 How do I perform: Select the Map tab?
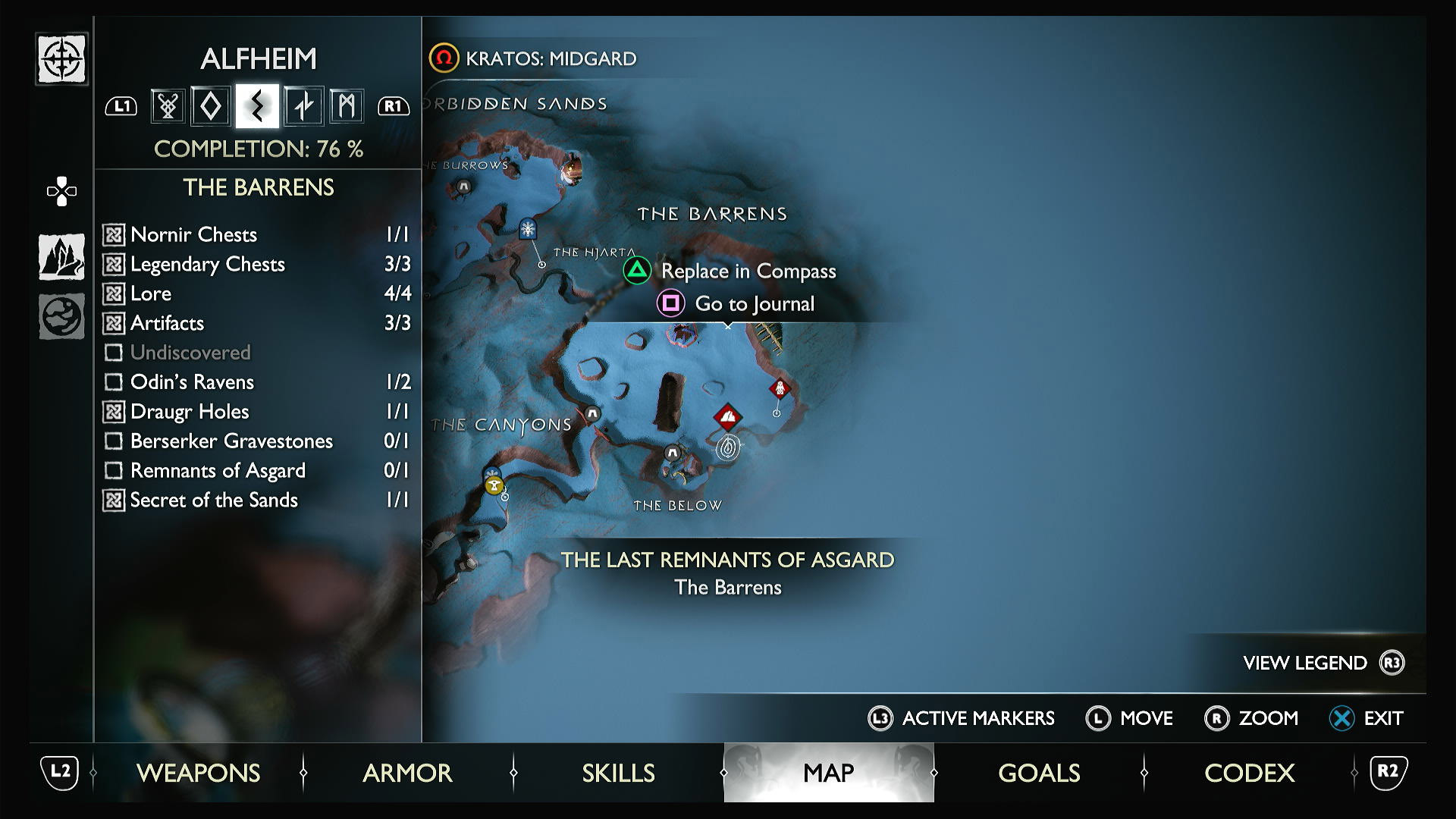(x=828, y=773)
